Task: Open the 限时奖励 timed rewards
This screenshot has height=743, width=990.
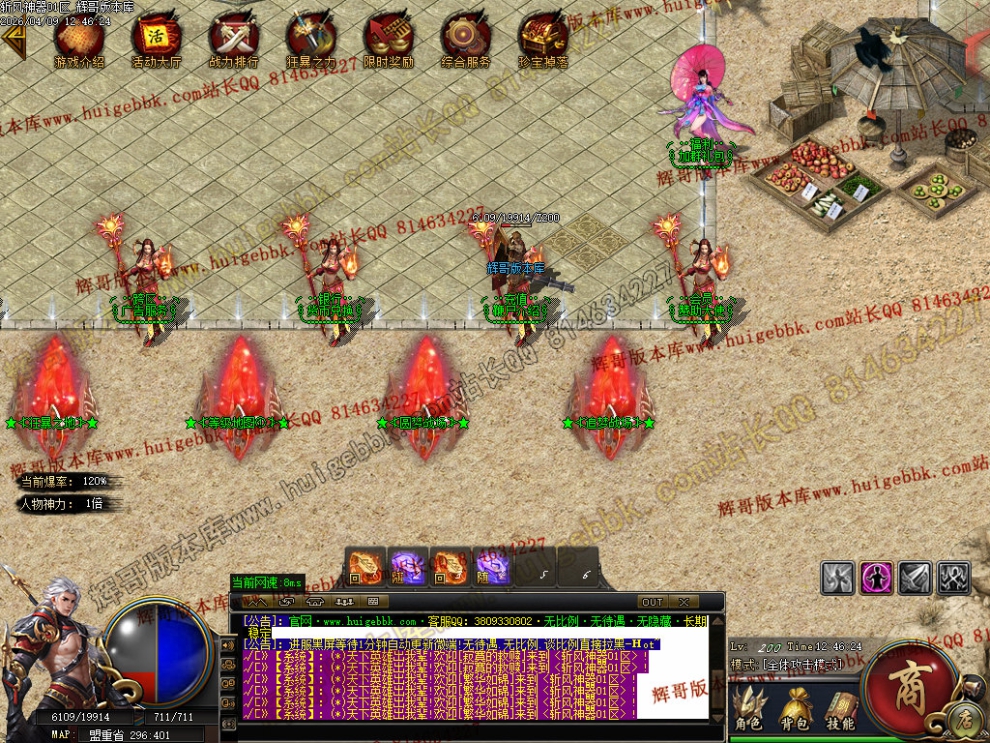Action: (388, 38)
